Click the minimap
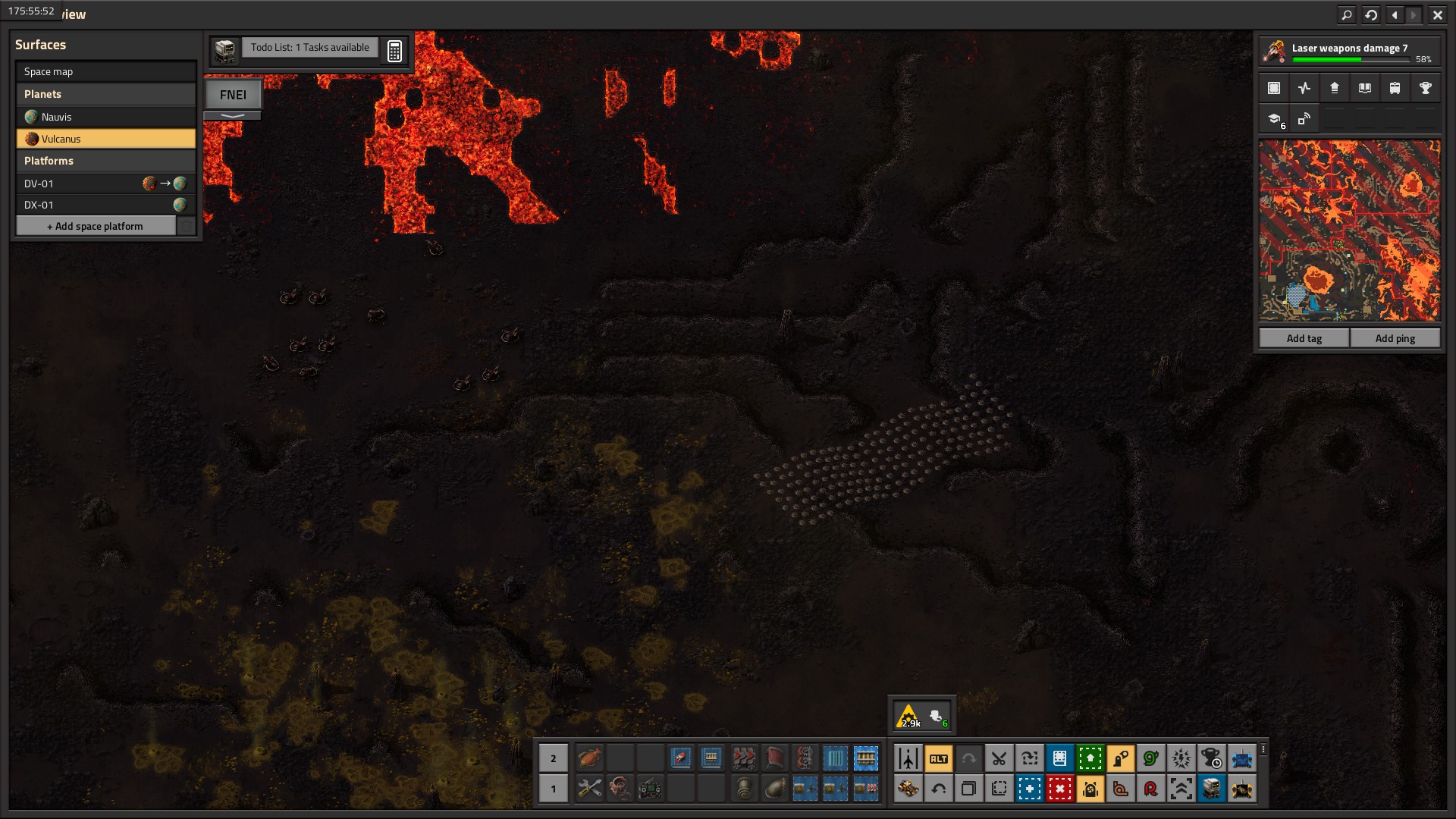Viewport: 1456px width, 819px height. pos(1349,231)
